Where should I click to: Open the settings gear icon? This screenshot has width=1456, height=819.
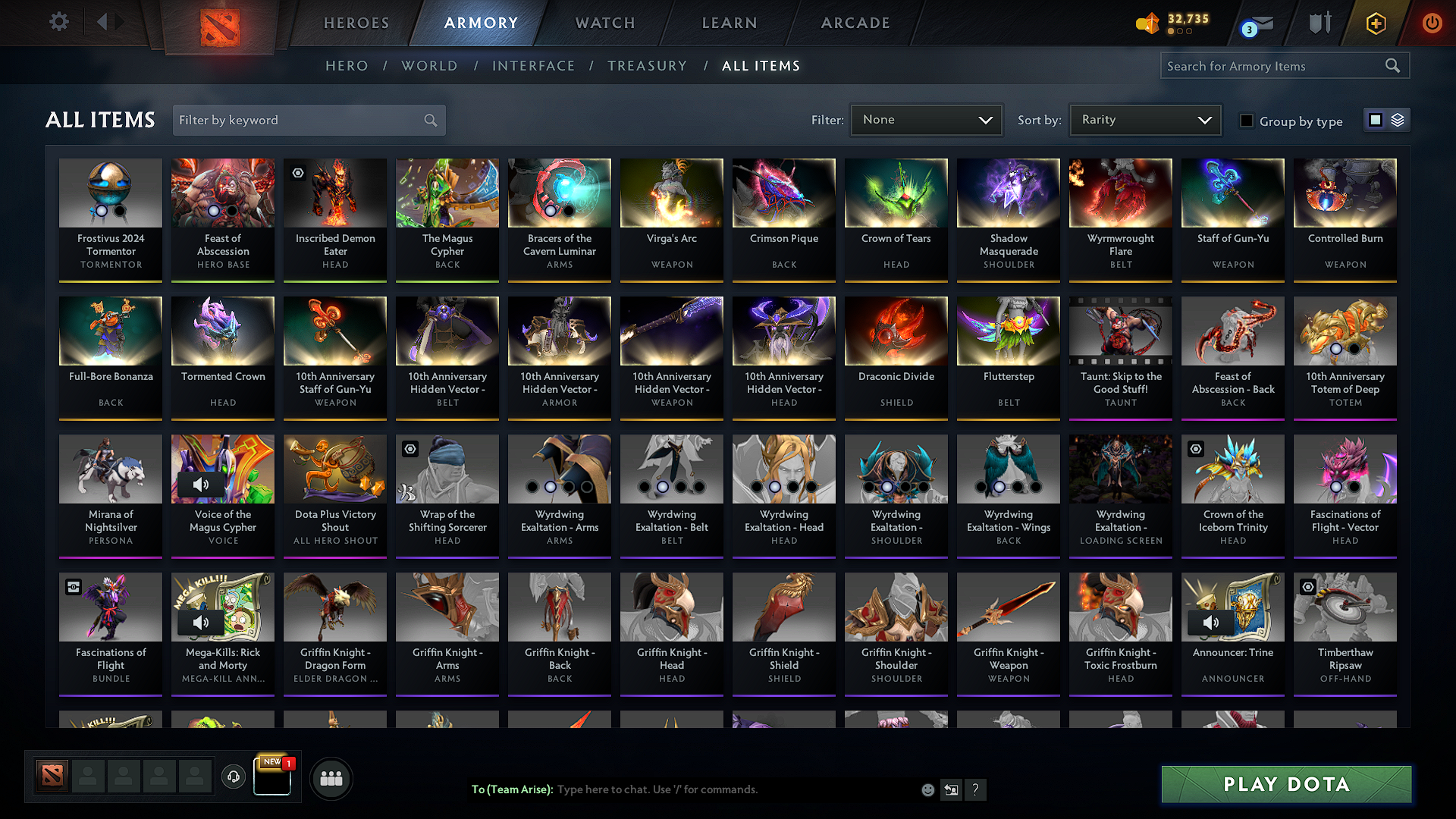[x=58, y=22]
